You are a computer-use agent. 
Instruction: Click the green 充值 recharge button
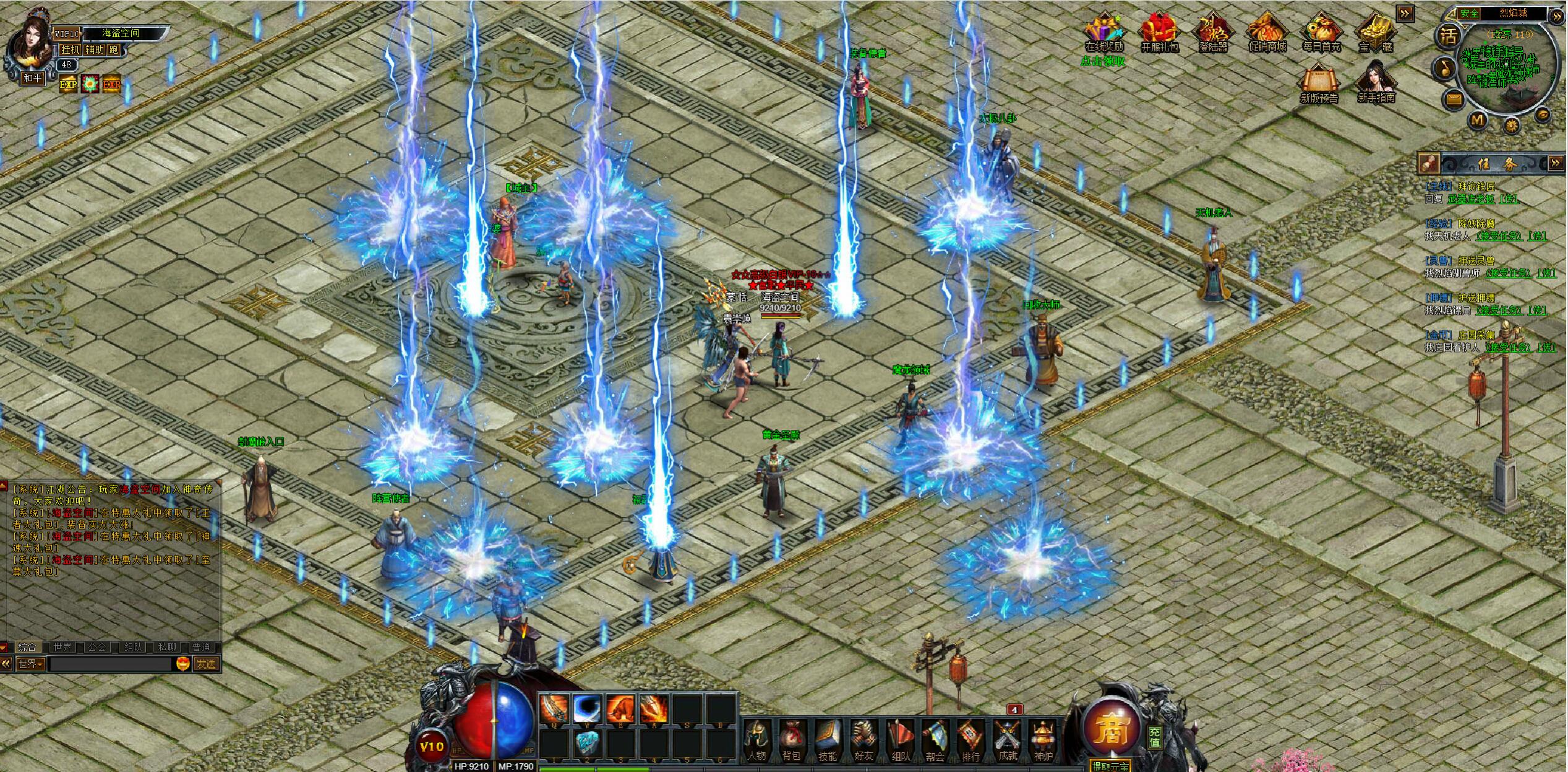(1154, 737)
